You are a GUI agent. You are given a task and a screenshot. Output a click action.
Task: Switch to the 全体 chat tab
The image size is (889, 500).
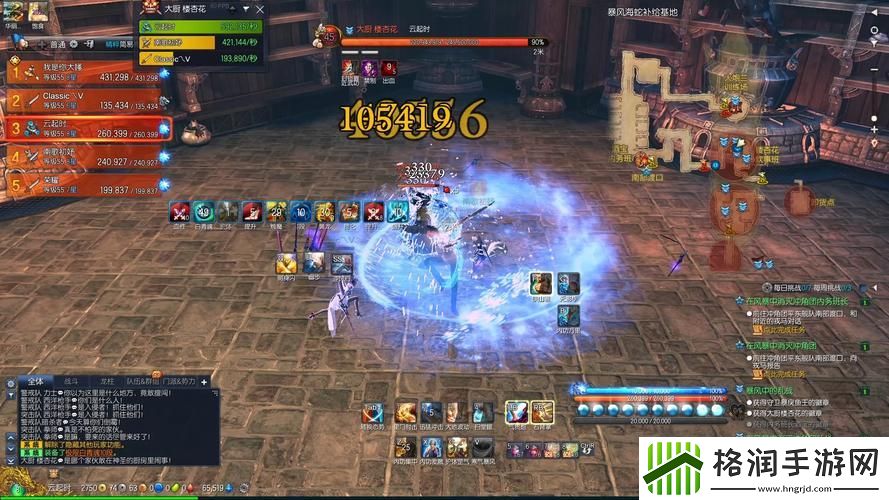35,381
